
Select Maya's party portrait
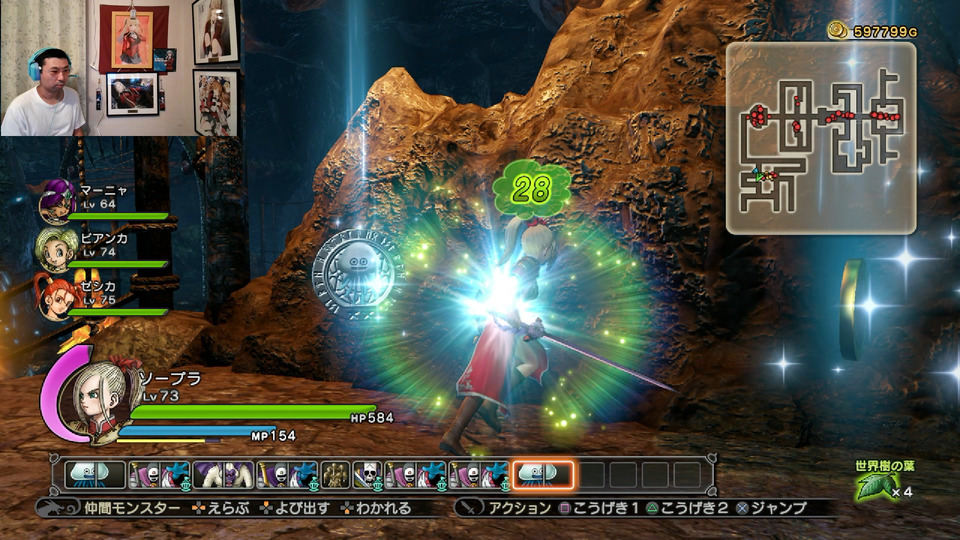[56, 203]
